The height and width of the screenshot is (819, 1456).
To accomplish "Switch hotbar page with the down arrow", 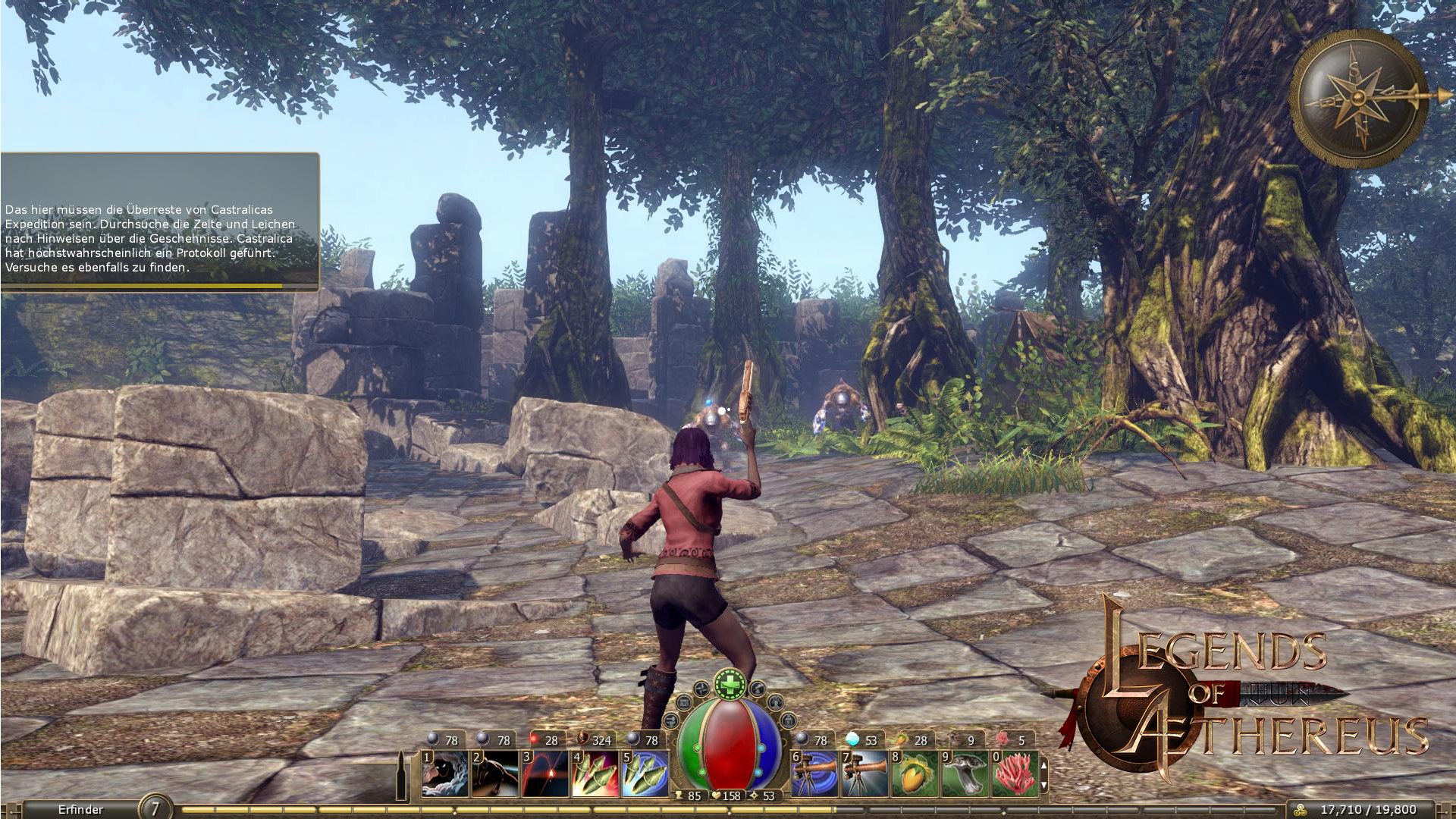I will pos(1044,786).
